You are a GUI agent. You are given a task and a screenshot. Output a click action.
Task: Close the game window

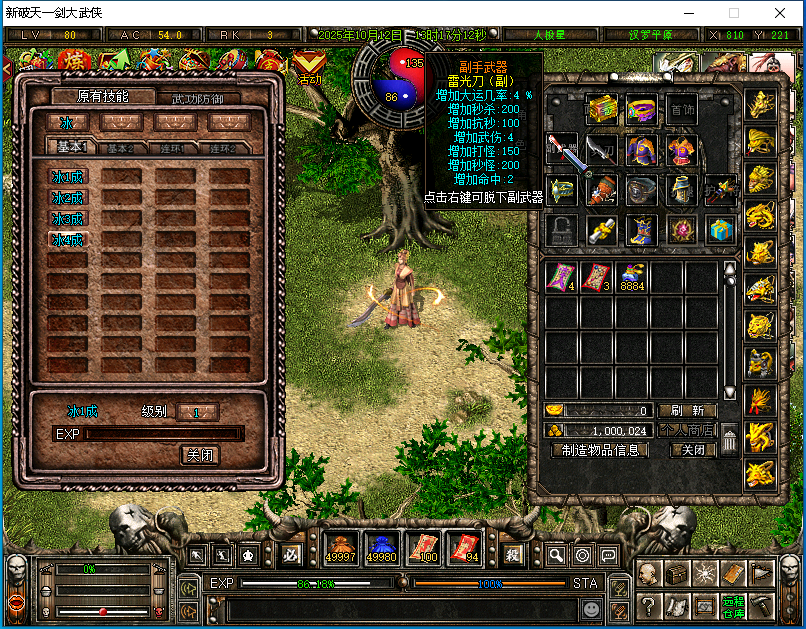point(779,14)
